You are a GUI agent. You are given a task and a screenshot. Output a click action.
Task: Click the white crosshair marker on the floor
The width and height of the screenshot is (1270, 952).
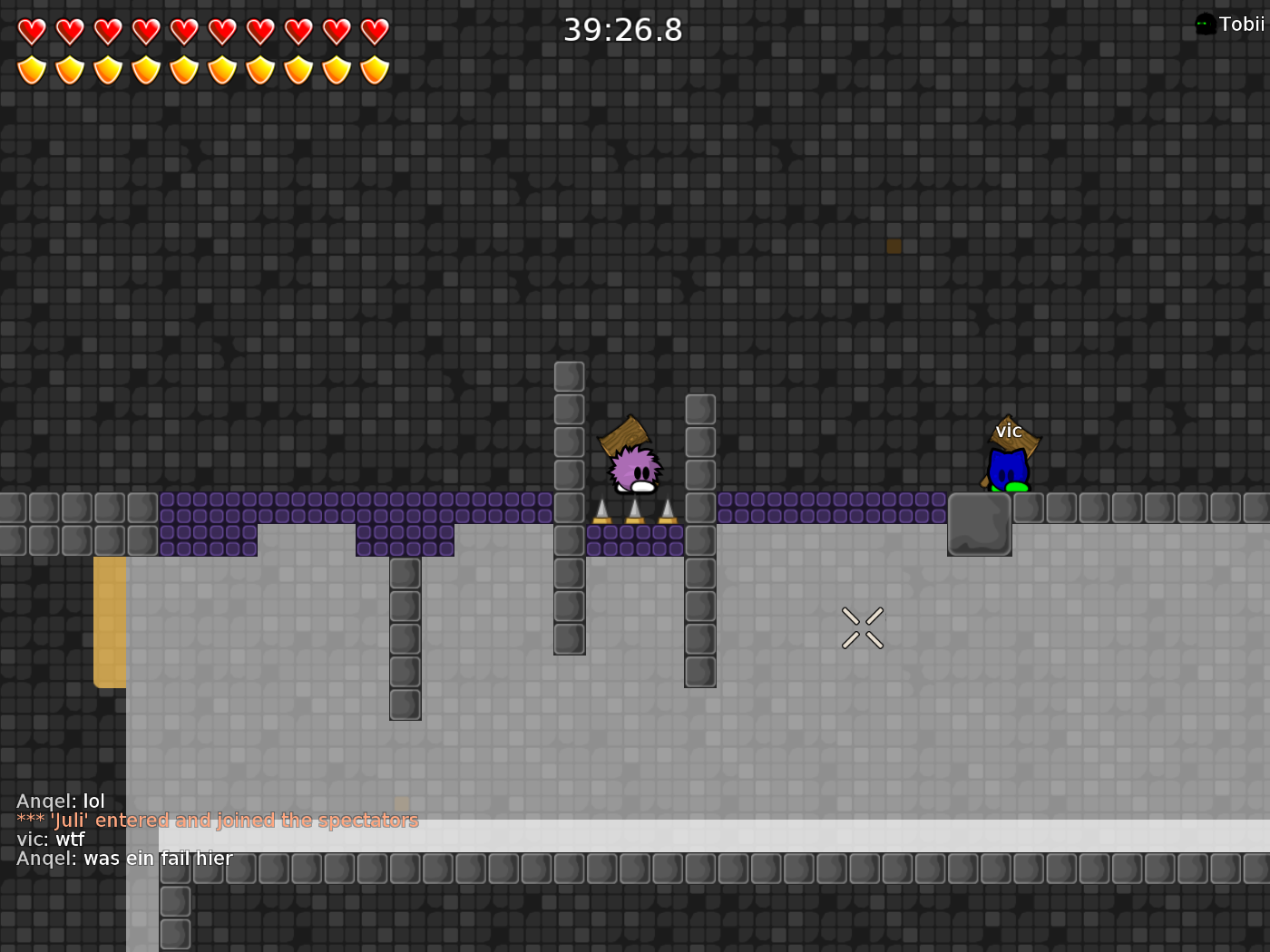point(864,627)
